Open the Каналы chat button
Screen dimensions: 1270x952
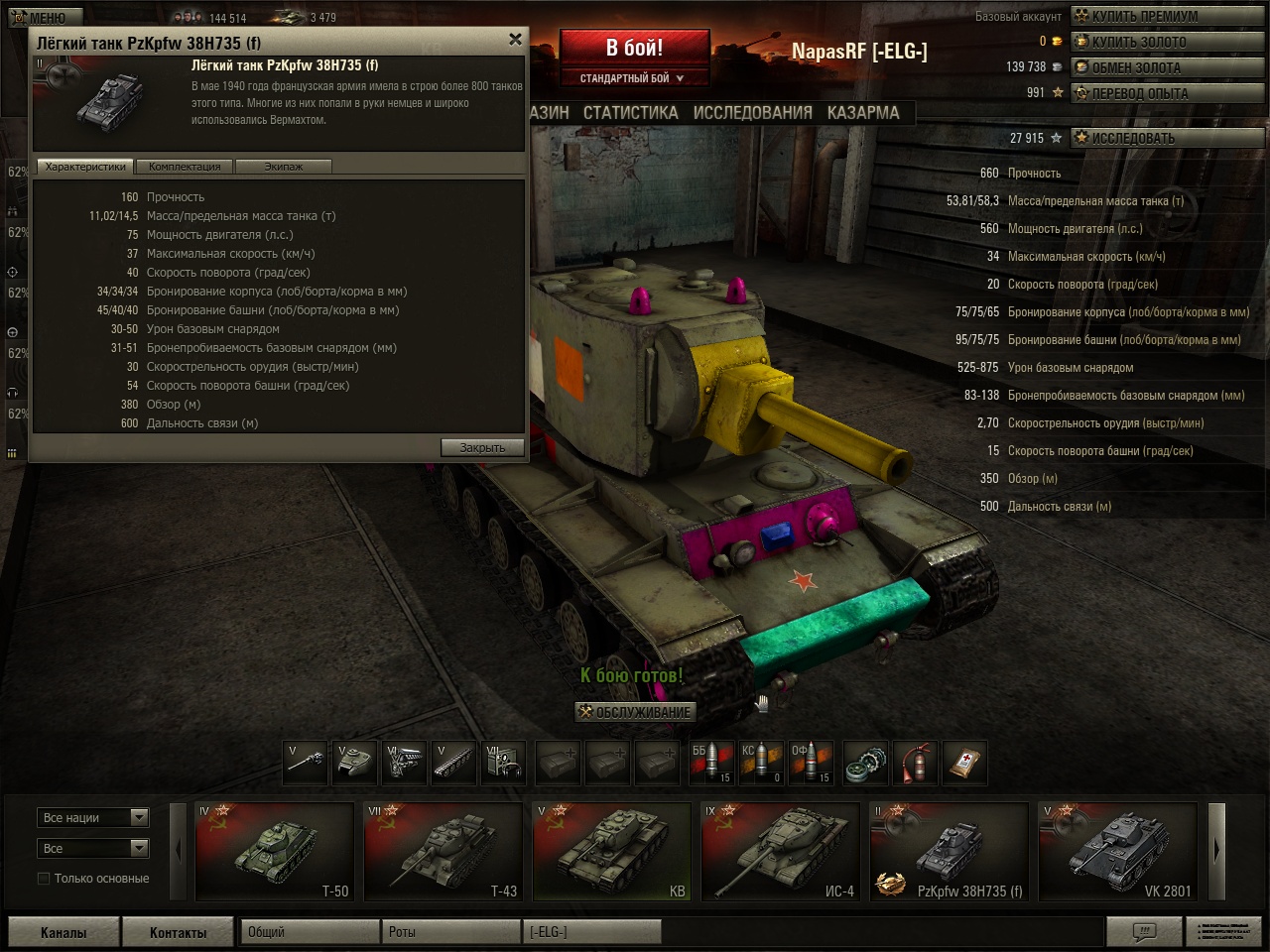pyautogui.click(x=63, y=932)
